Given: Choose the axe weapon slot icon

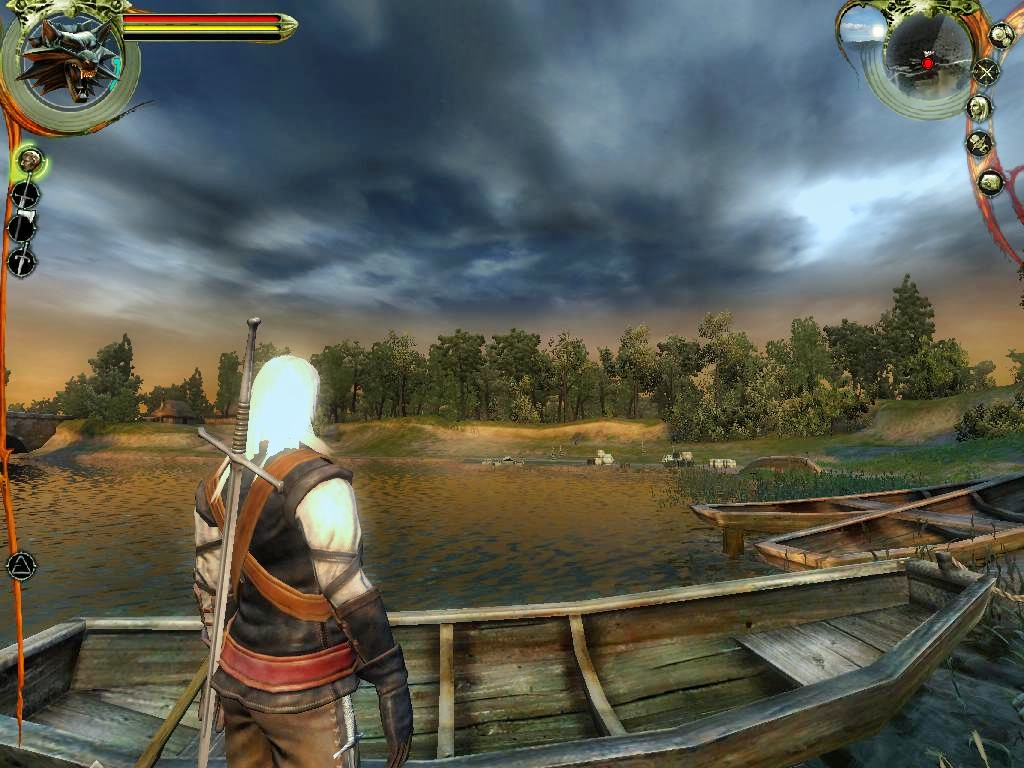Looking at the screenshot, I should tap(23, 228).
